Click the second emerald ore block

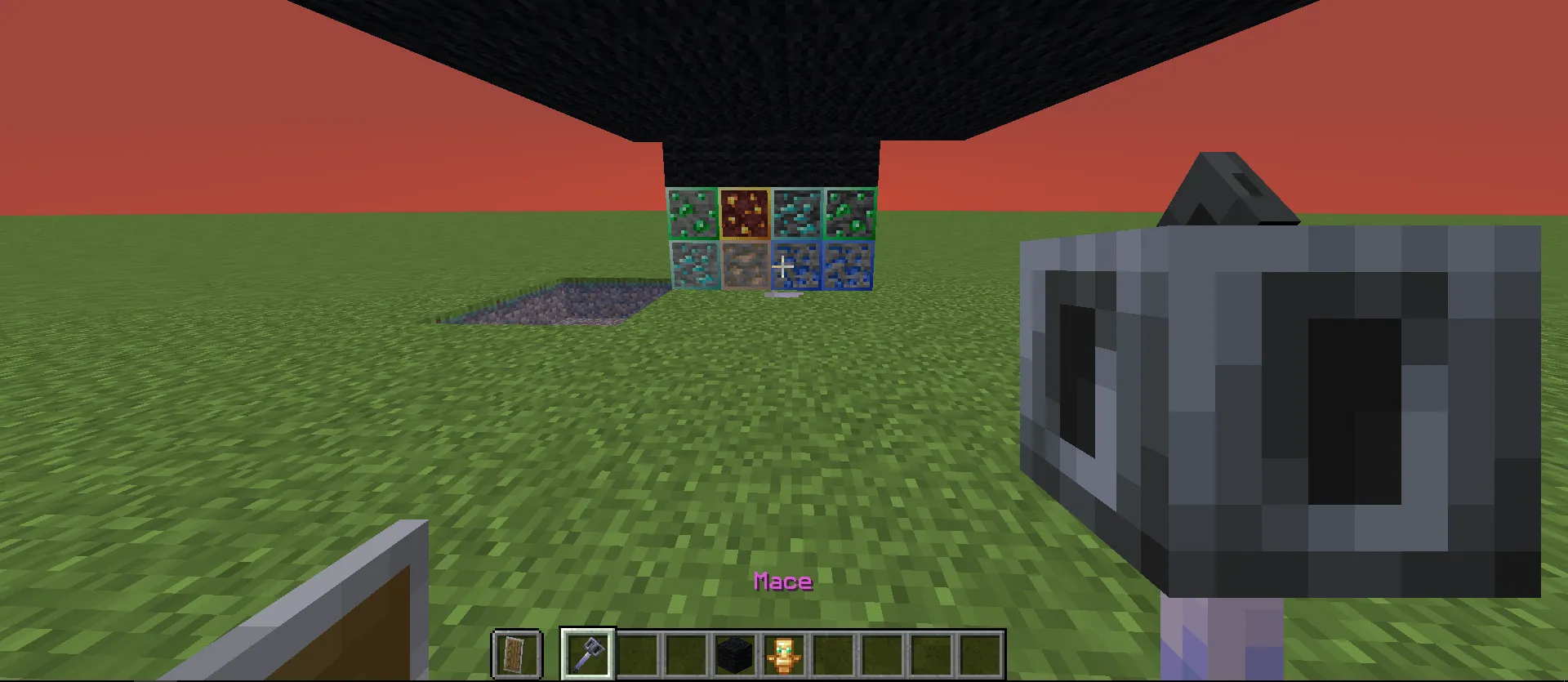(849, 214)
